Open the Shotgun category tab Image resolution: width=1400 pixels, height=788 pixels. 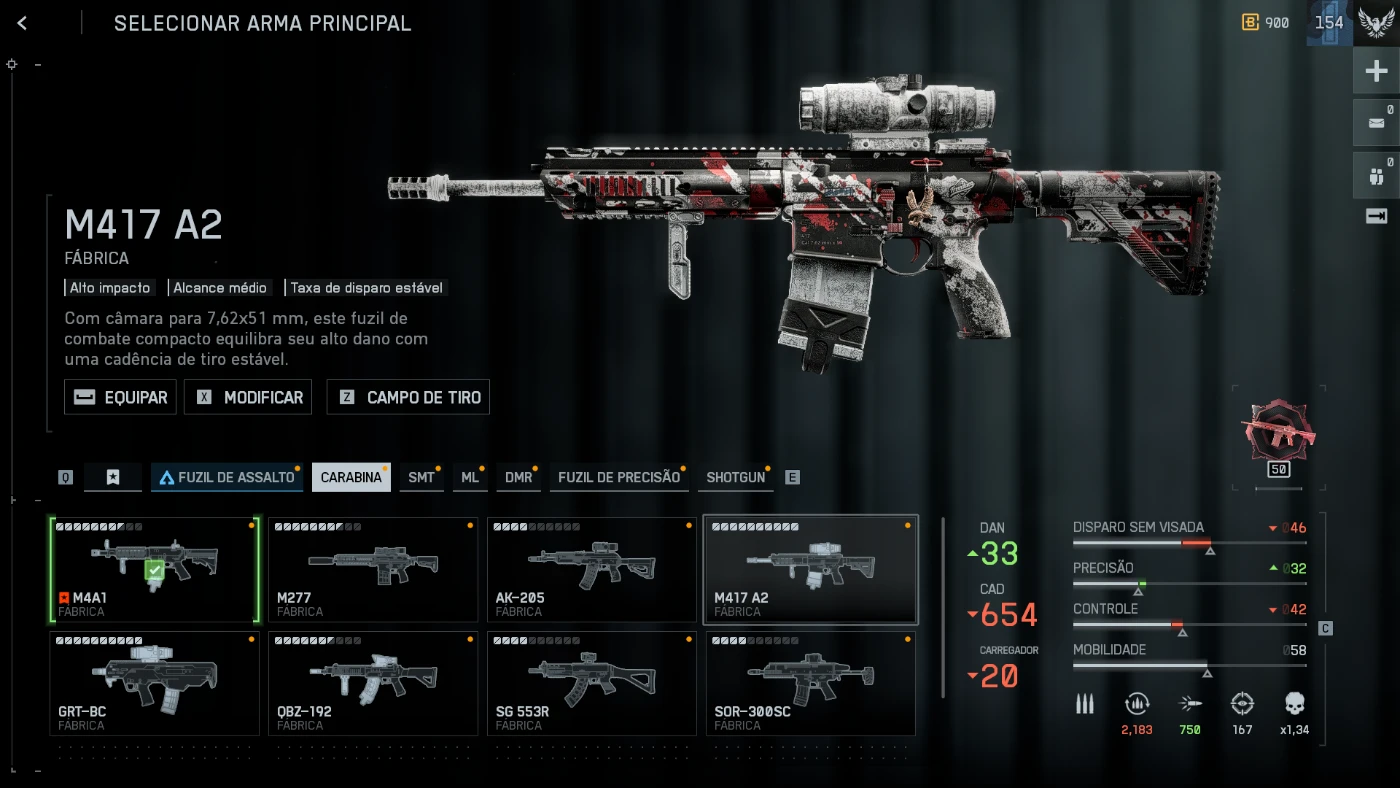735,477
